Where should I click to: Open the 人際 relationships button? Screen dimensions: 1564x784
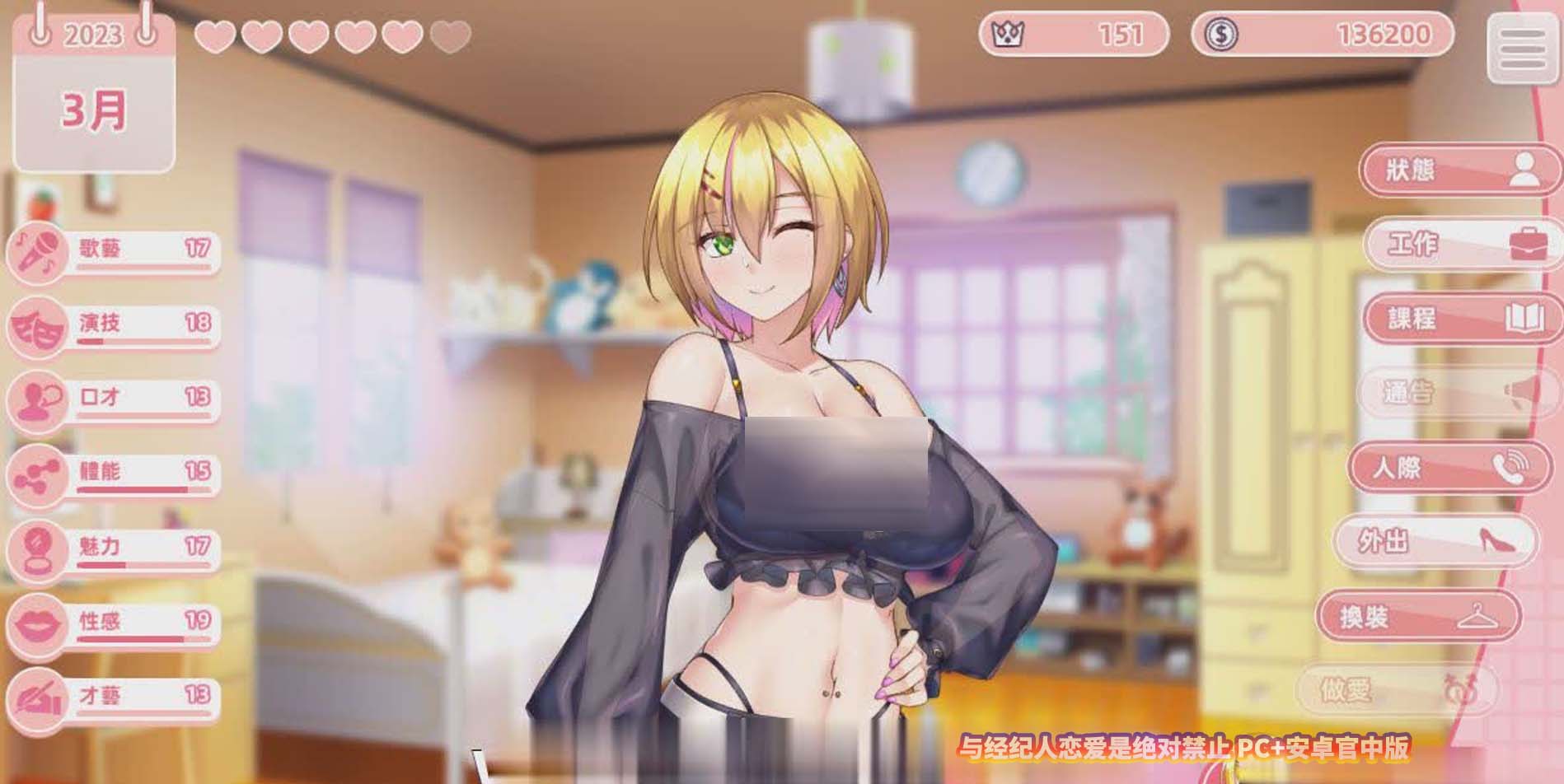pos(1447,468)
